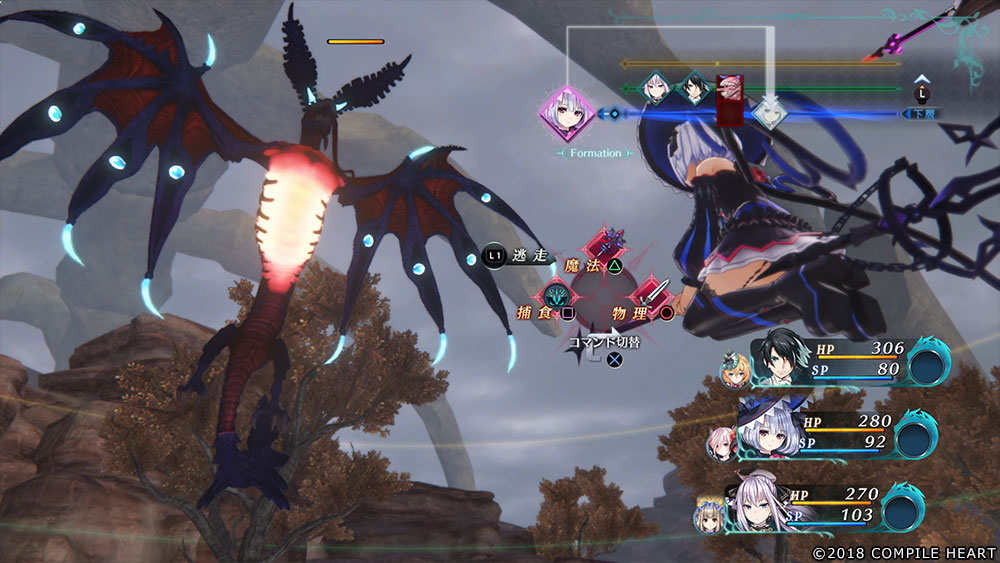Click the faded white turn marker on blue line

[769, 112]
